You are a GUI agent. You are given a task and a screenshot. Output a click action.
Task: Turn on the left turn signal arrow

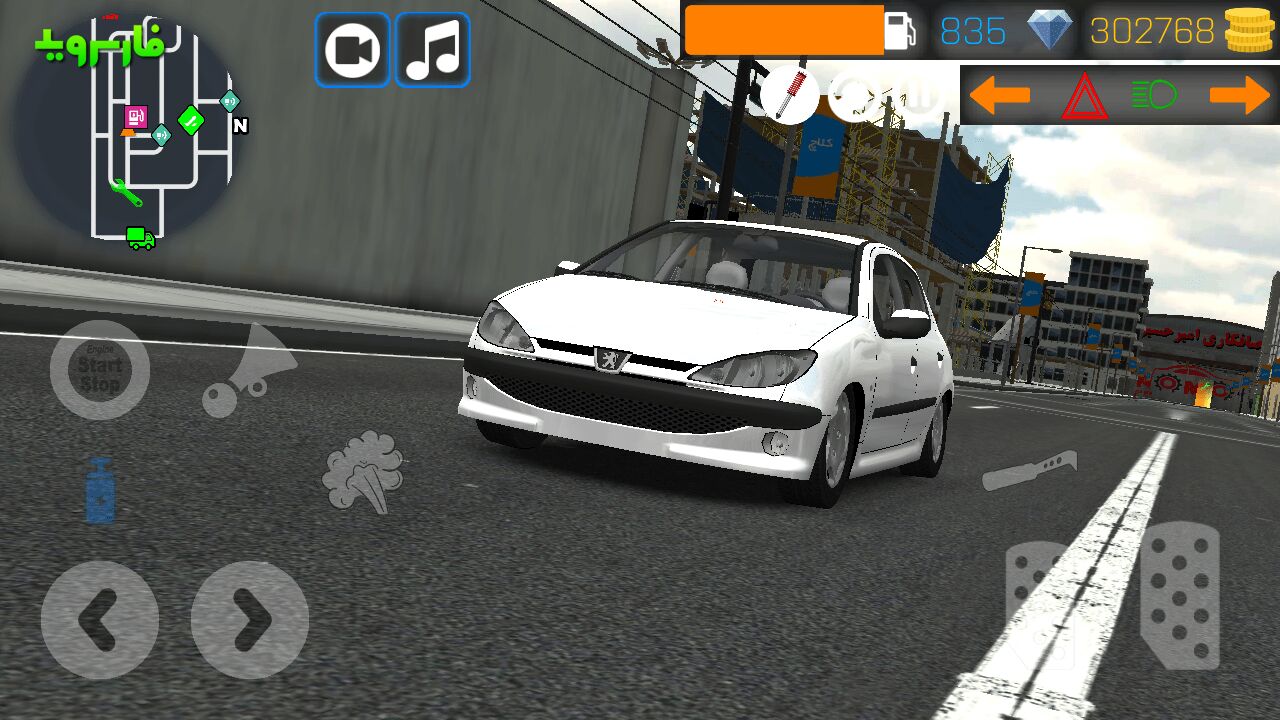[999, 96]
